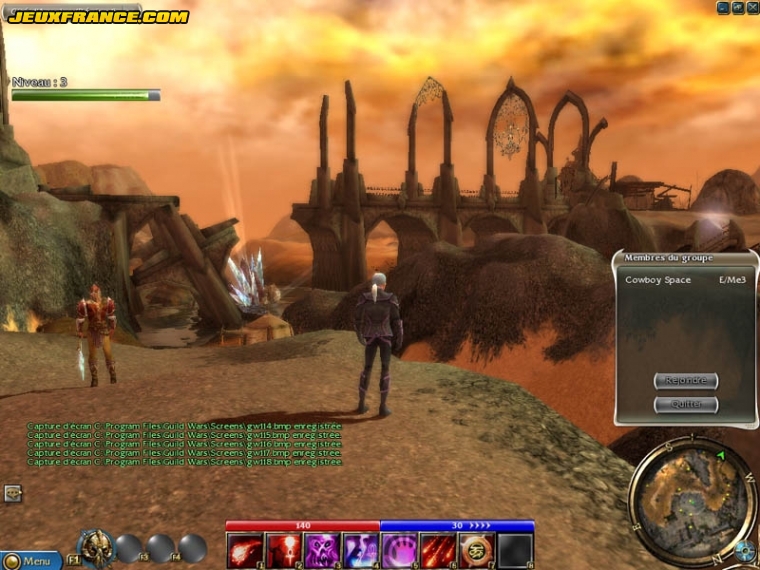Activate the purple circle skill in slot 5
Viewport: 760px width, 570px height.
pos(400,550)
